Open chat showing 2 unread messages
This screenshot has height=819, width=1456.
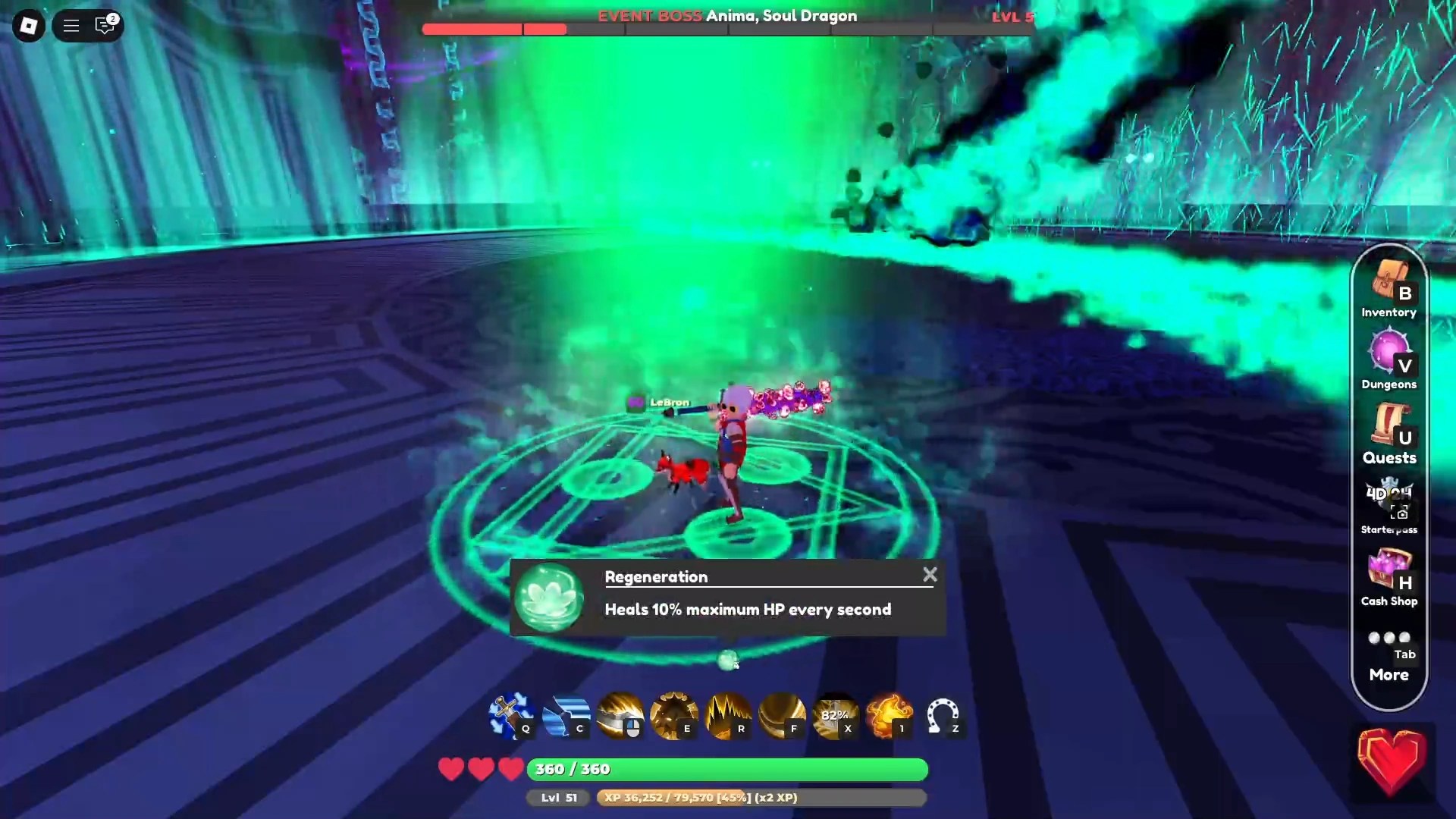pyautogui.click(x=105, y=25)
